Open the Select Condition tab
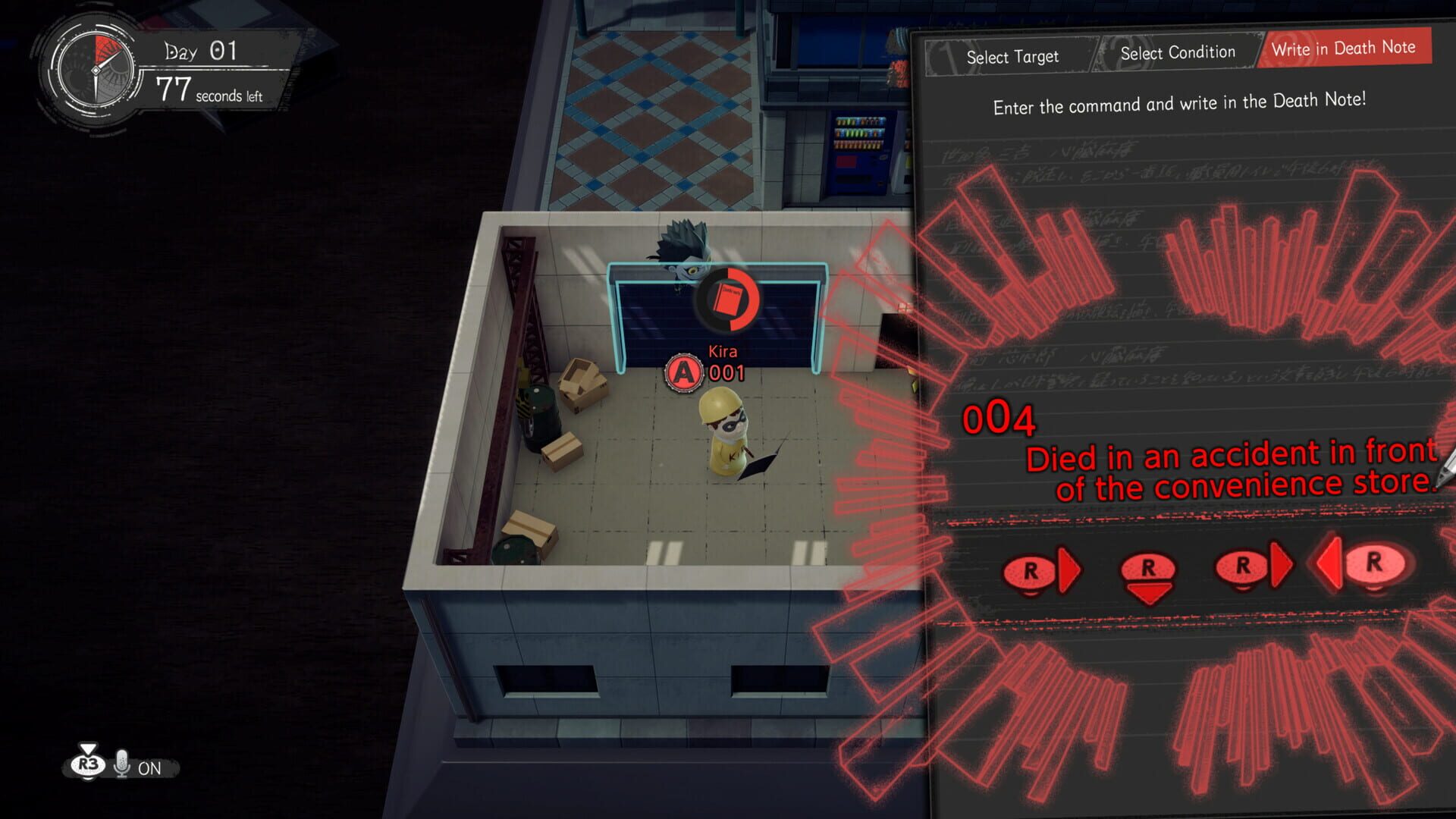The height and width of the screenshot is (819, 1456). point(1177,53)
